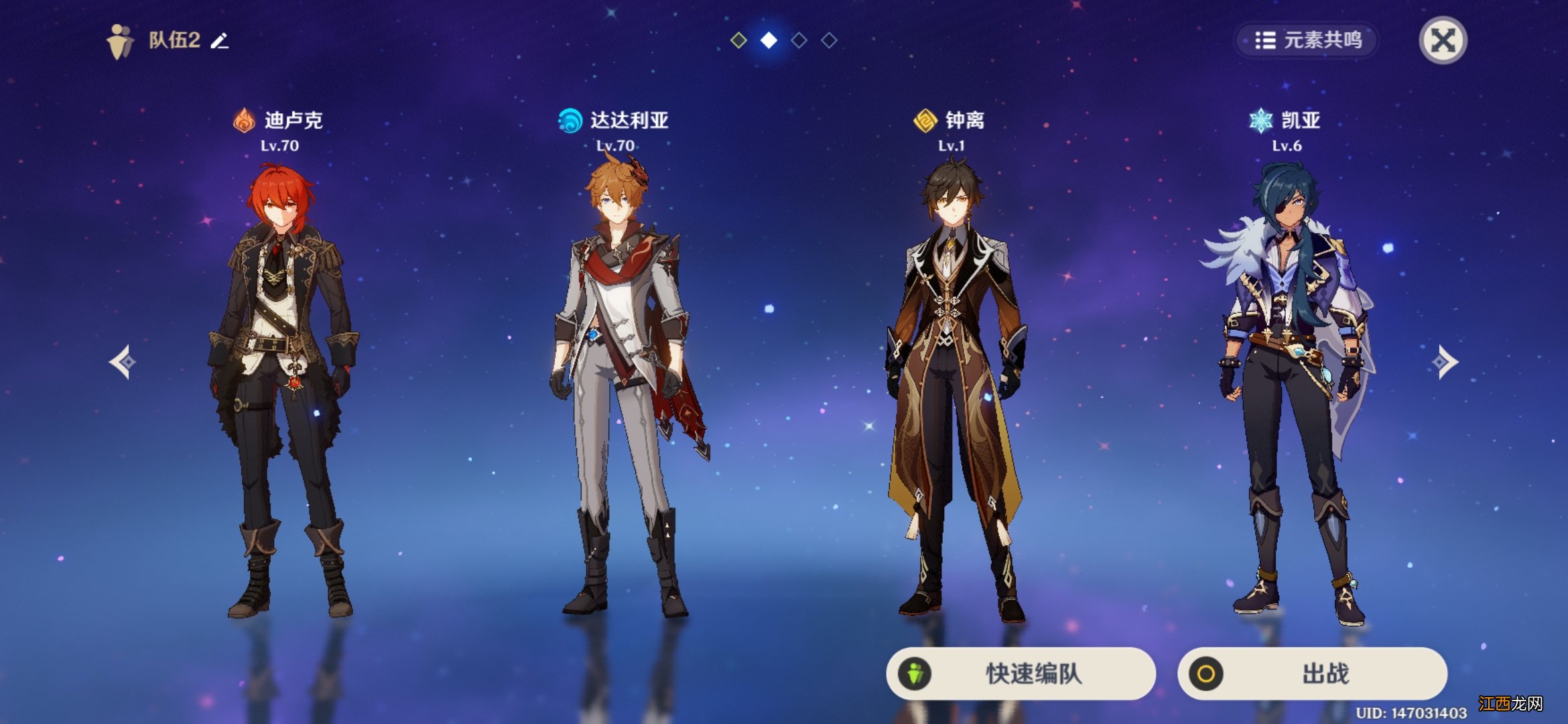Click the third diamond to switch team pages
The height and width of the screenshot is (724, 1568).
[799, 42]
